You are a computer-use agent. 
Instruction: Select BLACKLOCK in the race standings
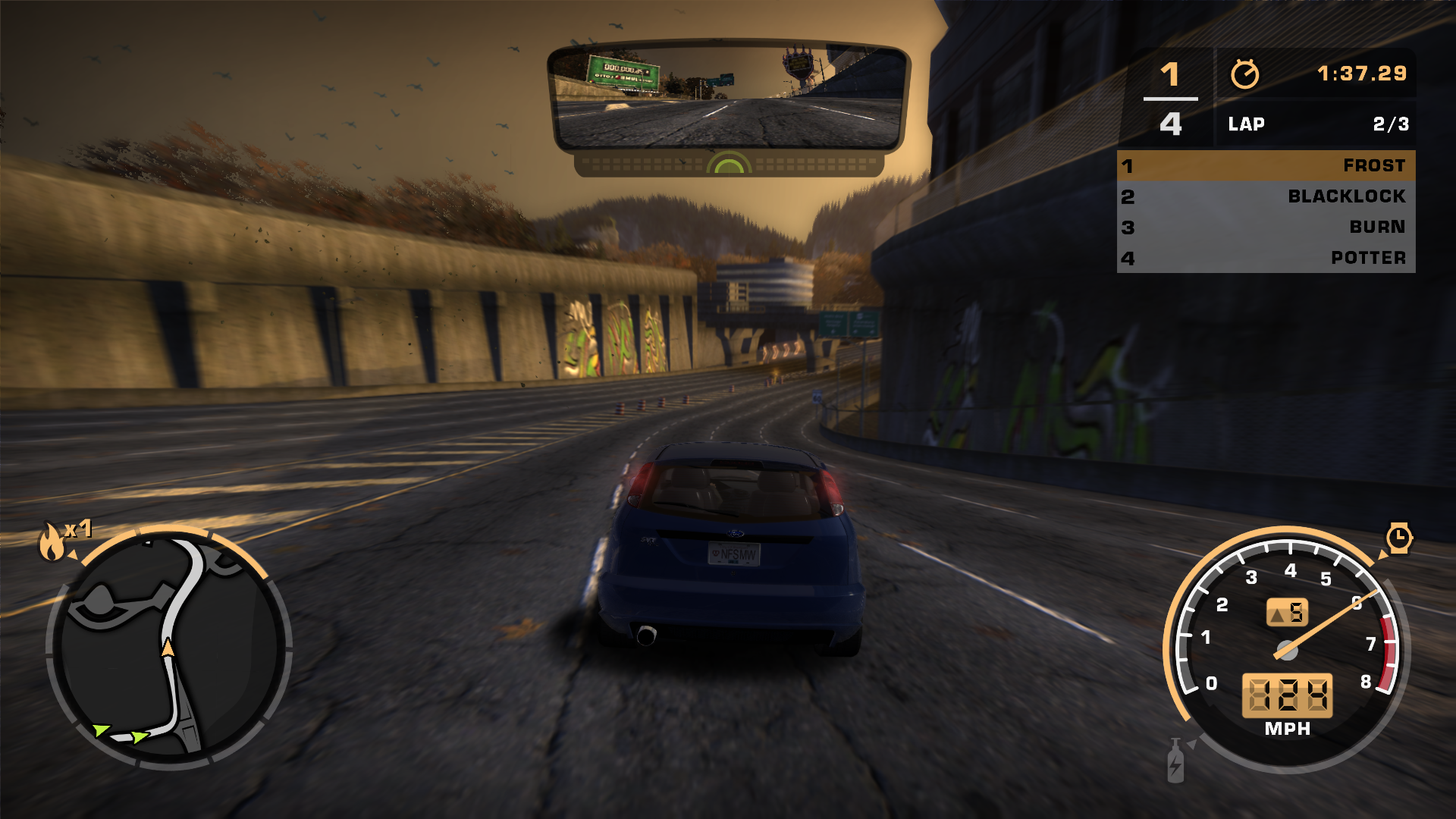(x=1266, y=196)
